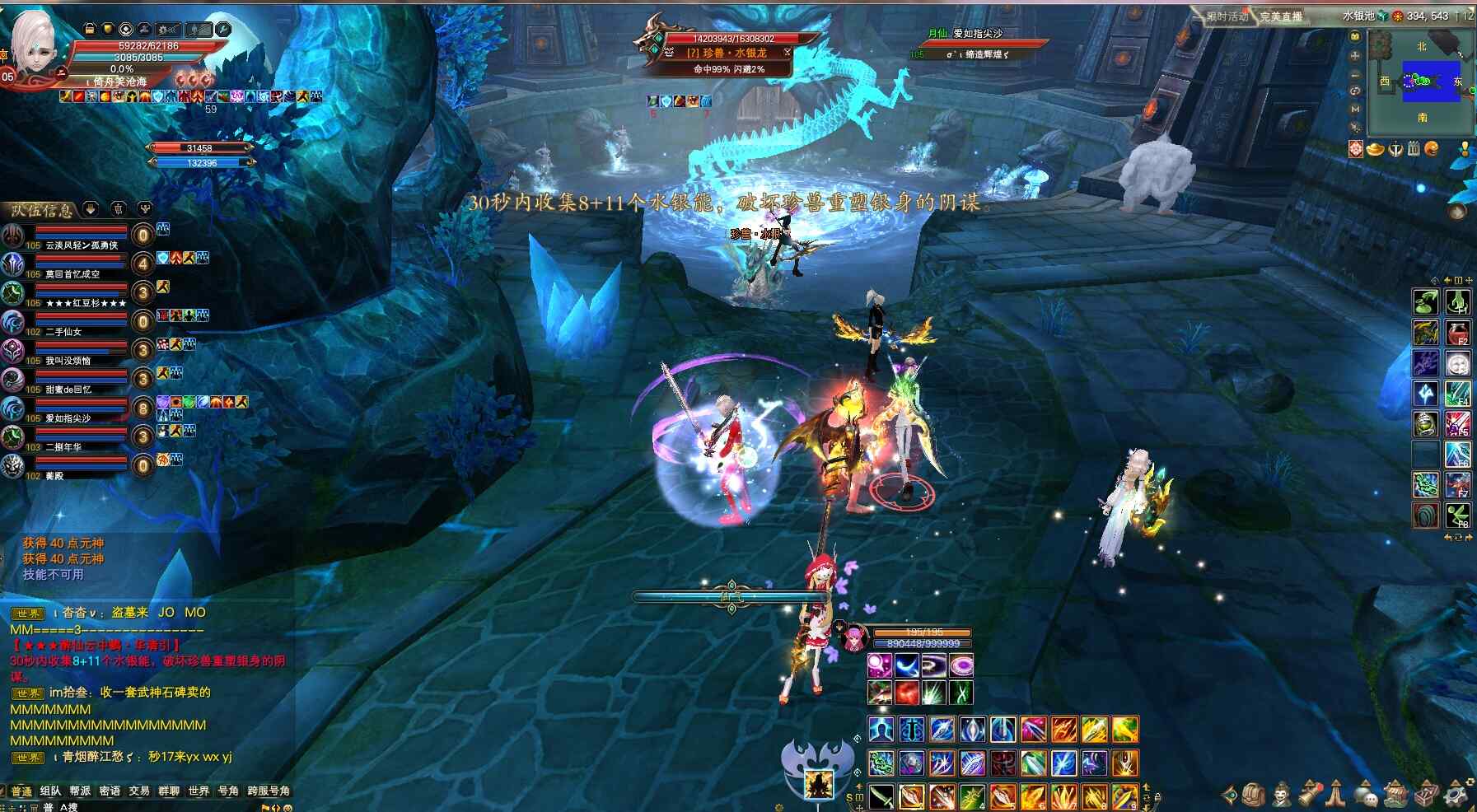Open the 限时活动 limited-time events tab
The image size is (1477, 812).
click(x=1227, y=16)
